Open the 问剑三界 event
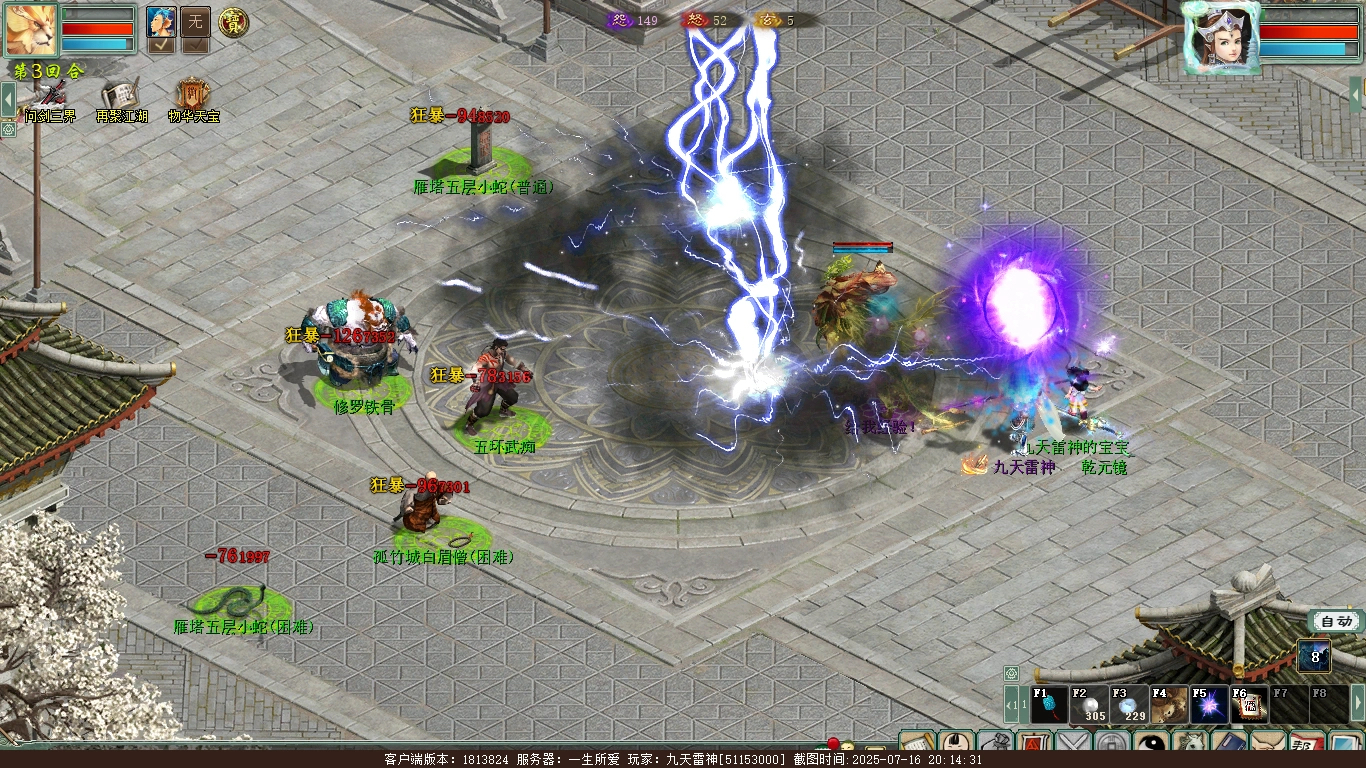The height and width of the screenshot is (768, 1366). pyautogui.click(x=50, y=99)
